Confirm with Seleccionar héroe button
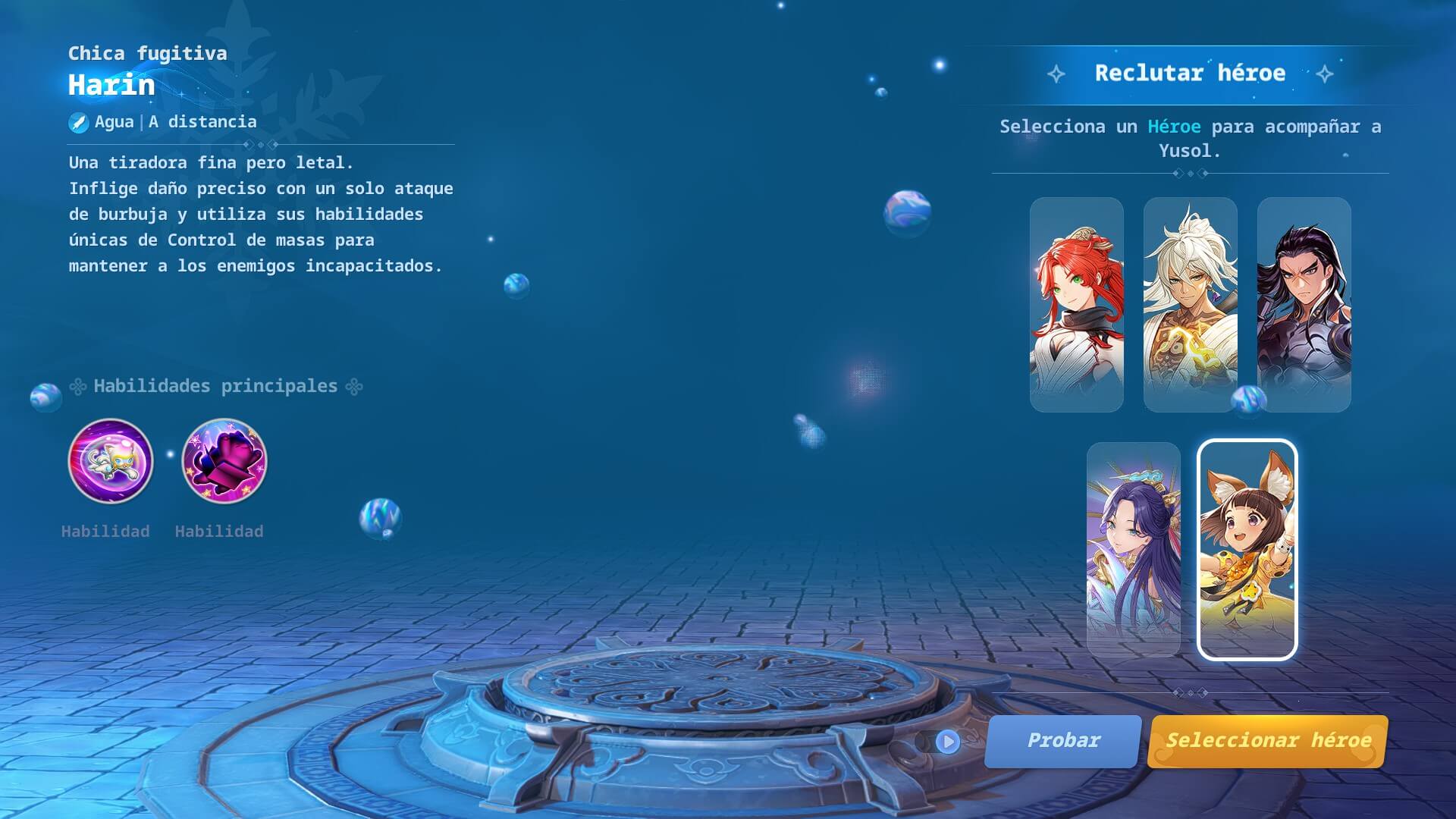The image size is (1456, 819). click(x=1268, y=741)
